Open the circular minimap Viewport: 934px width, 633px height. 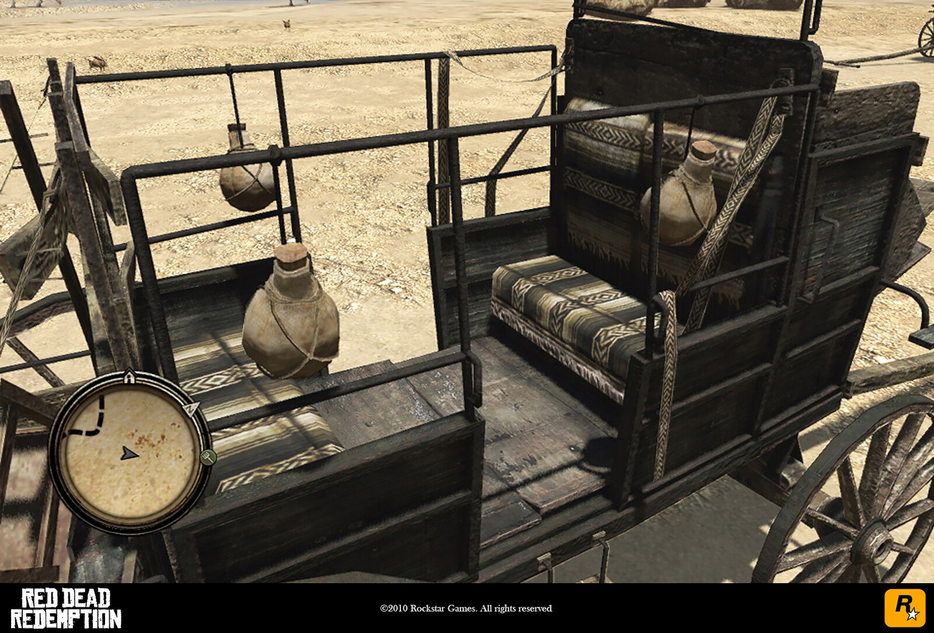pyautogui.click(x=129, y=451)
